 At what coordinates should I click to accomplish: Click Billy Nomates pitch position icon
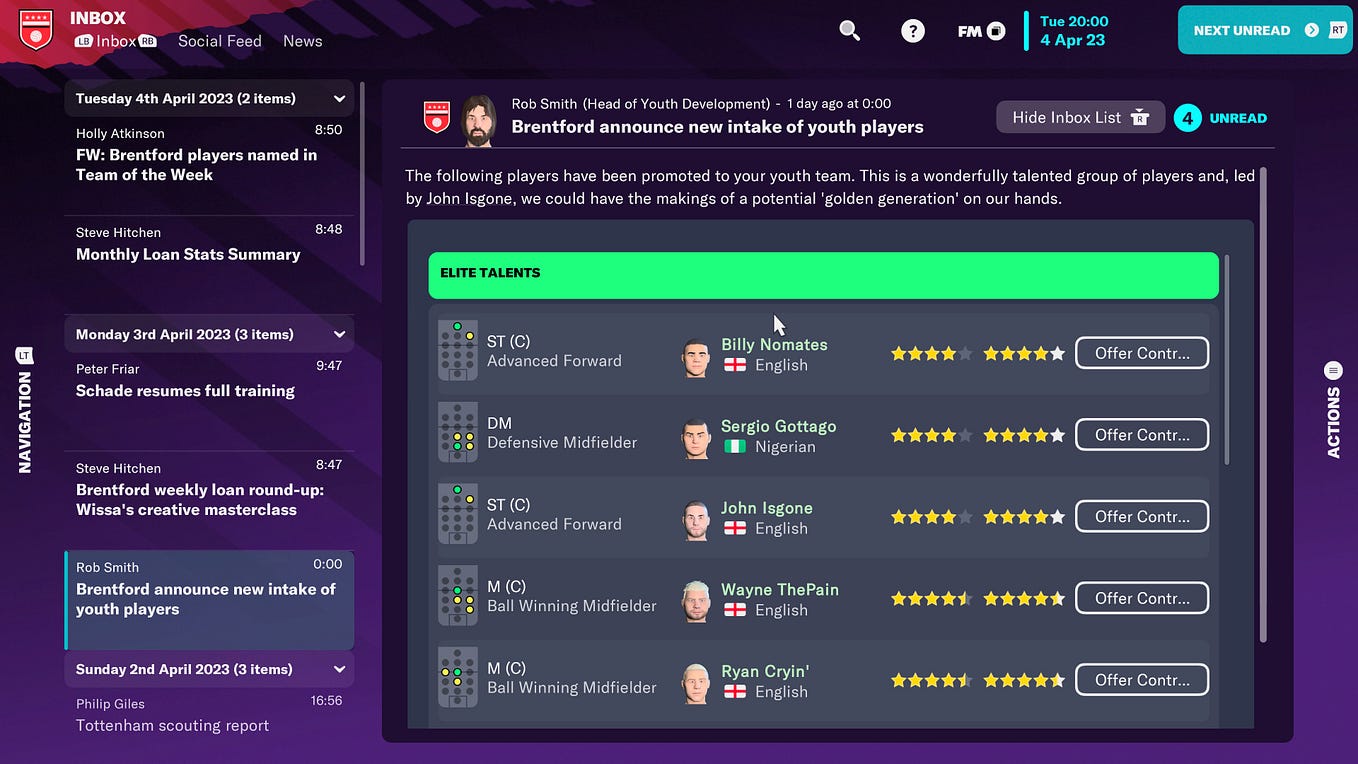457,351
